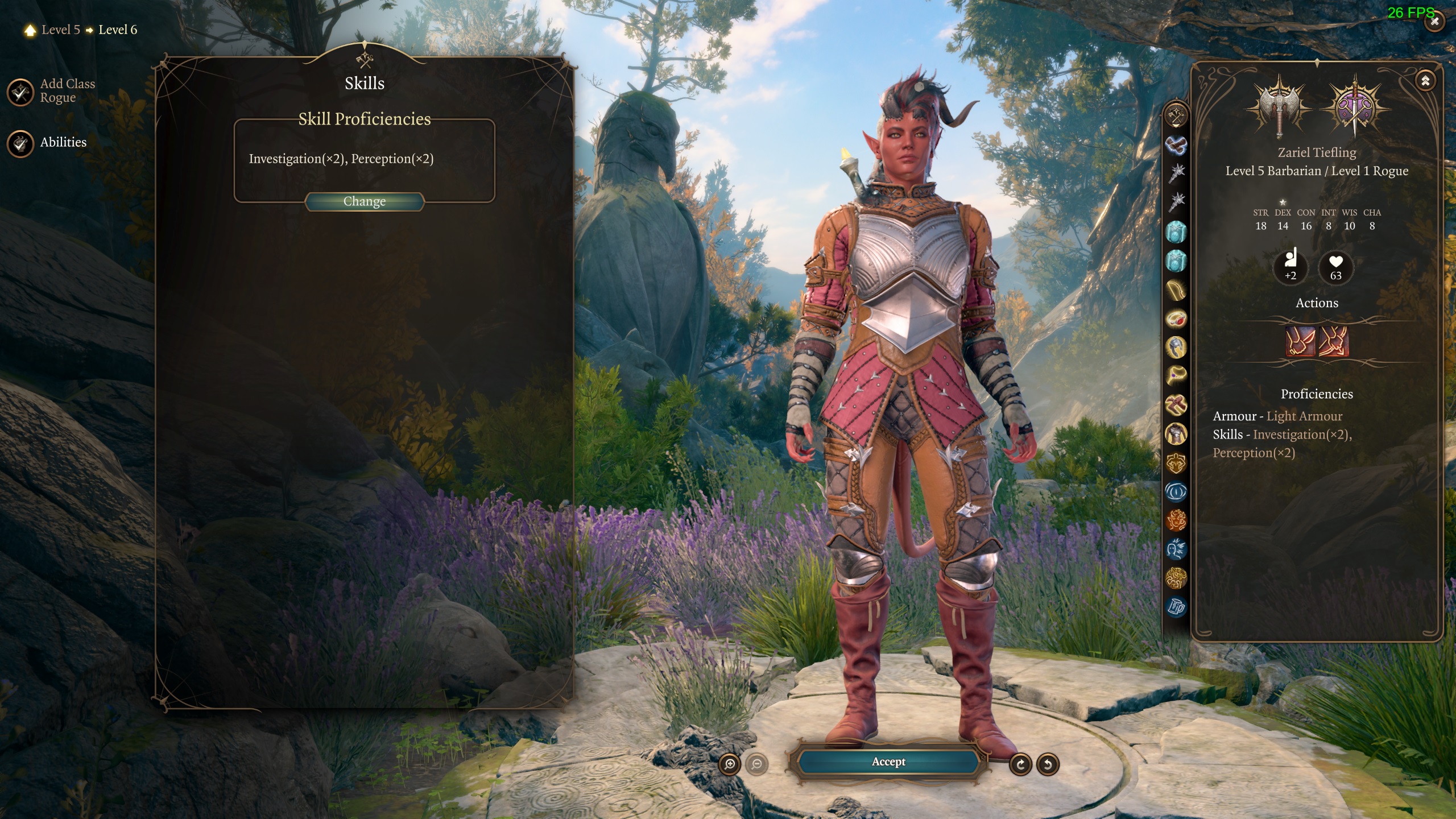The height and width of the screenshot is (819, 1456).
Task: Close the level up screen
Action: click(1434, 22)
